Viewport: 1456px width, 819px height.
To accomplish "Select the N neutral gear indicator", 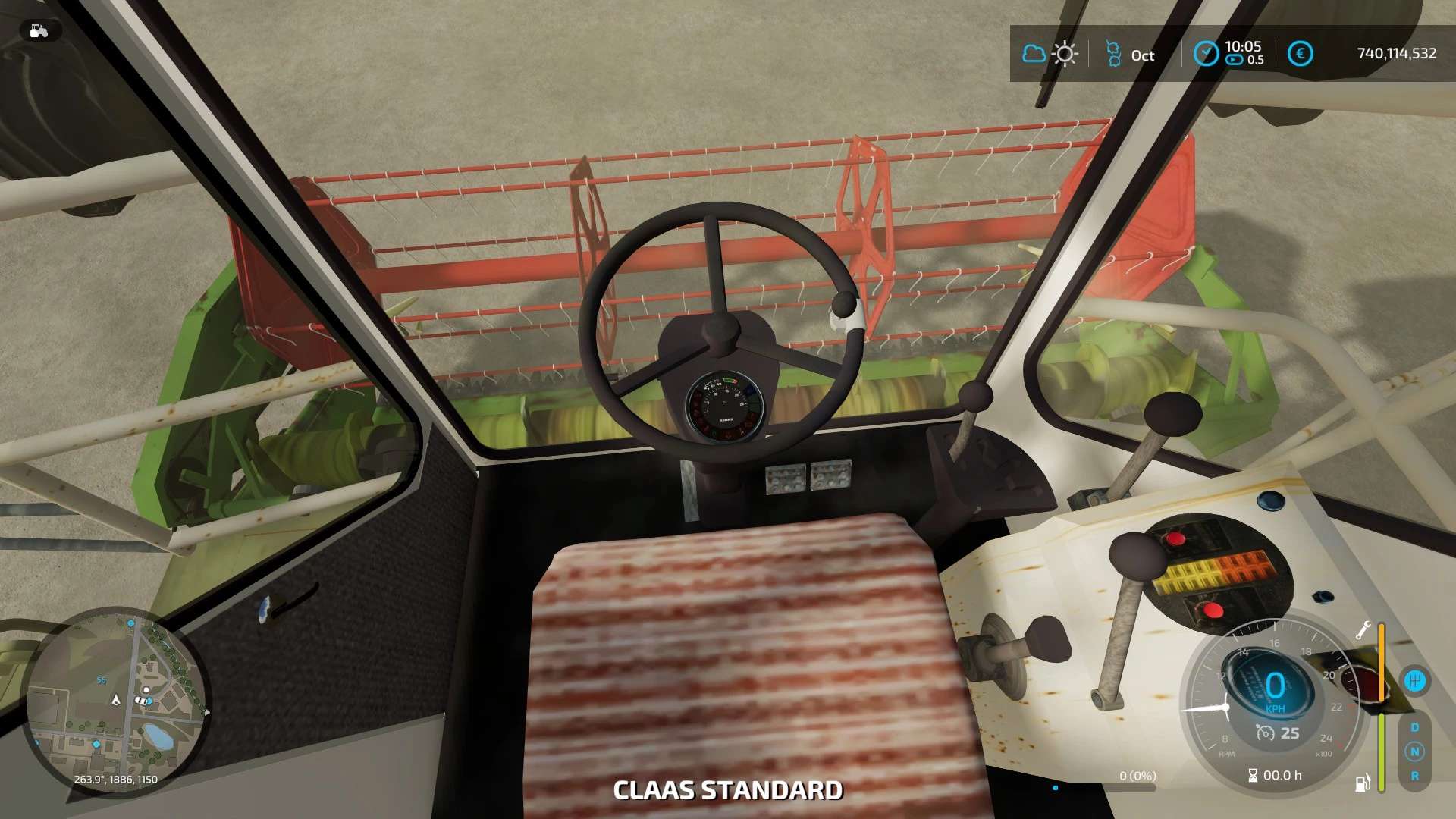I will click(1414, 752).
